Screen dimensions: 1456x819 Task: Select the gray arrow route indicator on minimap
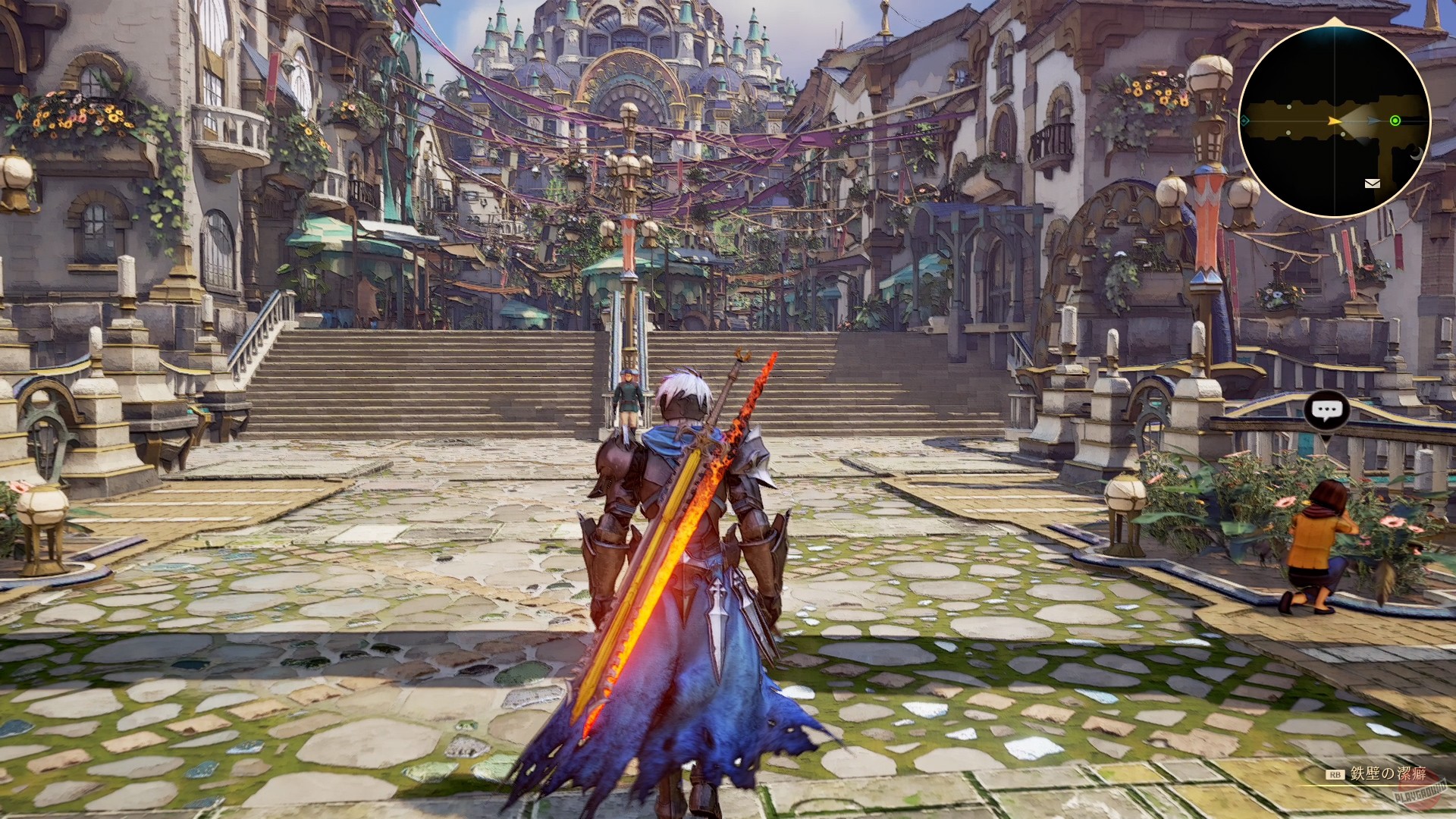click(1371, 120)
